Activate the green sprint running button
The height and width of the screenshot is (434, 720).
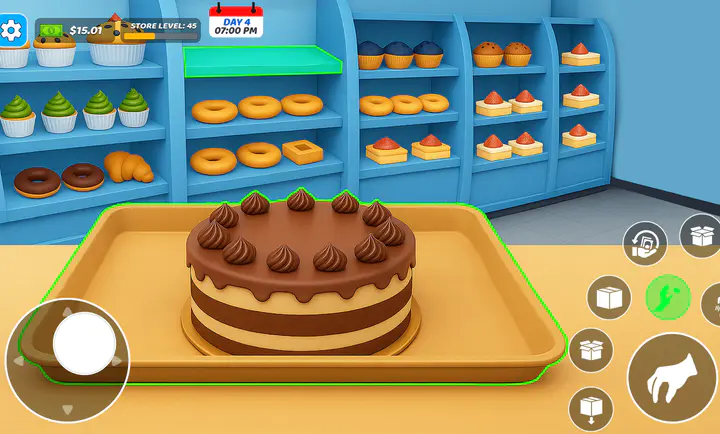667,297
